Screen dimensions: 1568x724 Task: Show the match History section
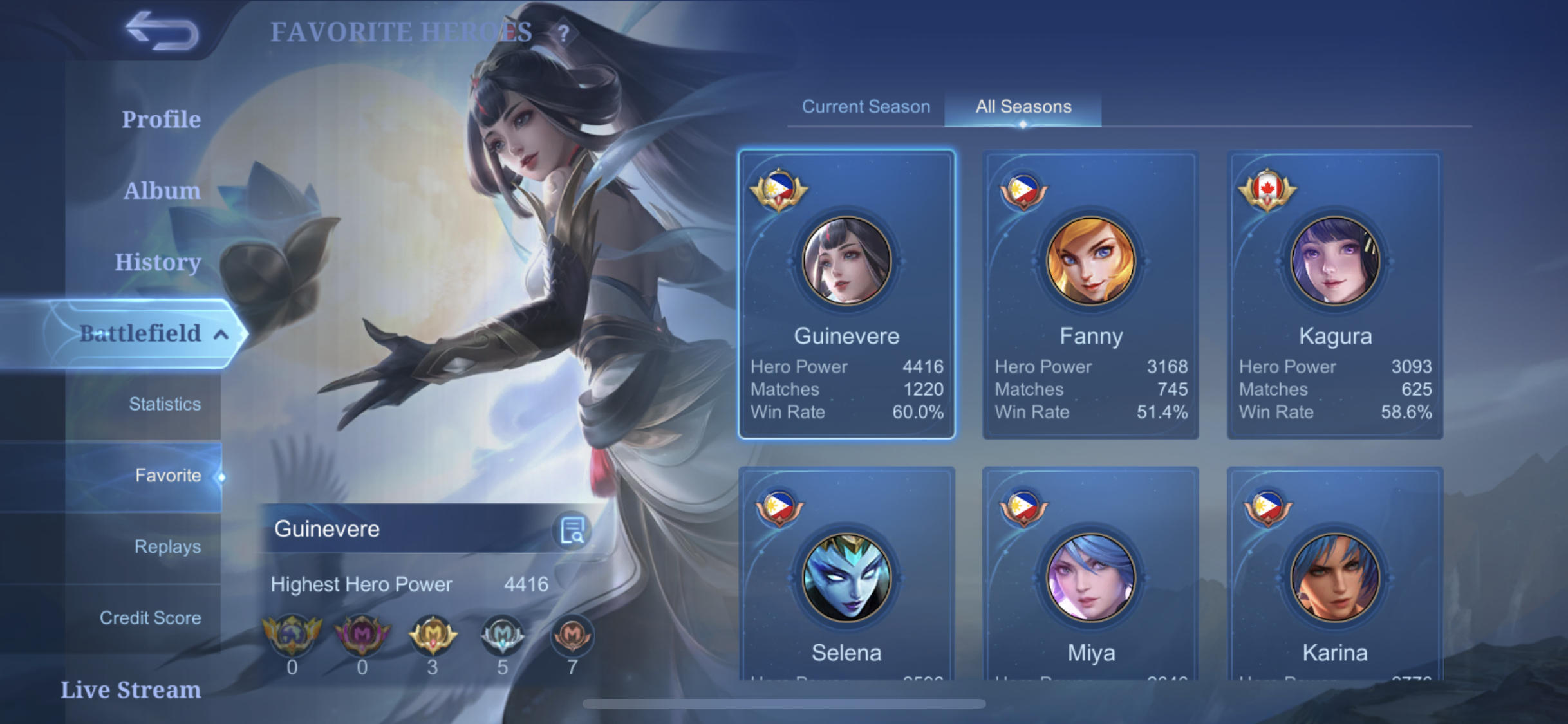click(x=158, y=263)
